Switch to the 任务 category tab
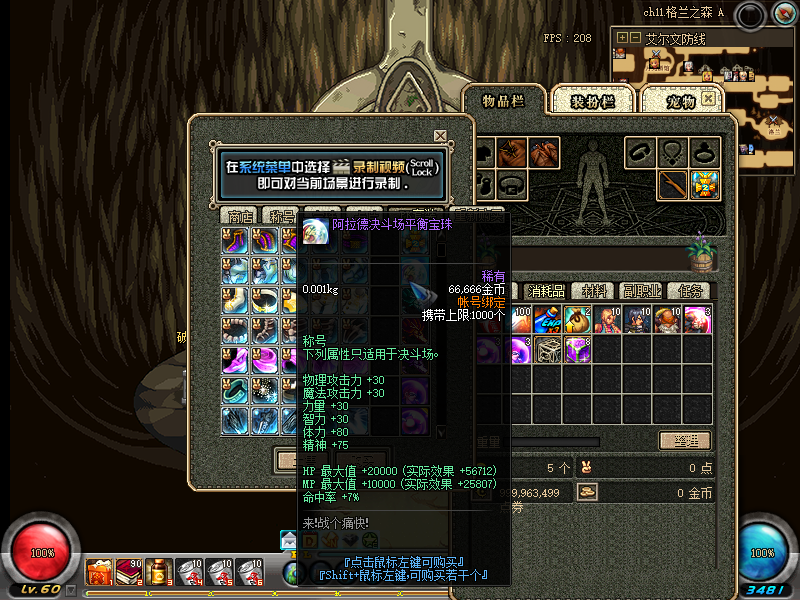 click(691, 291)
